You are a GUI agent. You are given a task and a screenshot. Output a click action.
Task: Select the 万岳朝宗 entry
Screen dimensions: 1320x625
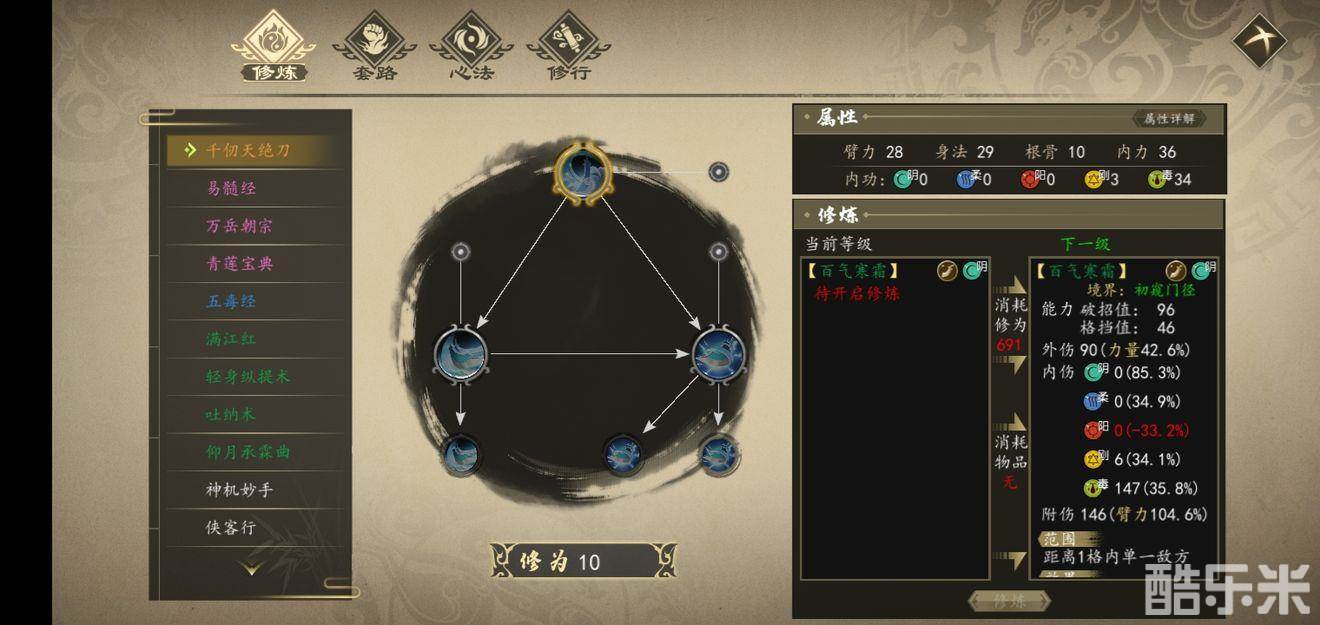[x=239, y=226]
